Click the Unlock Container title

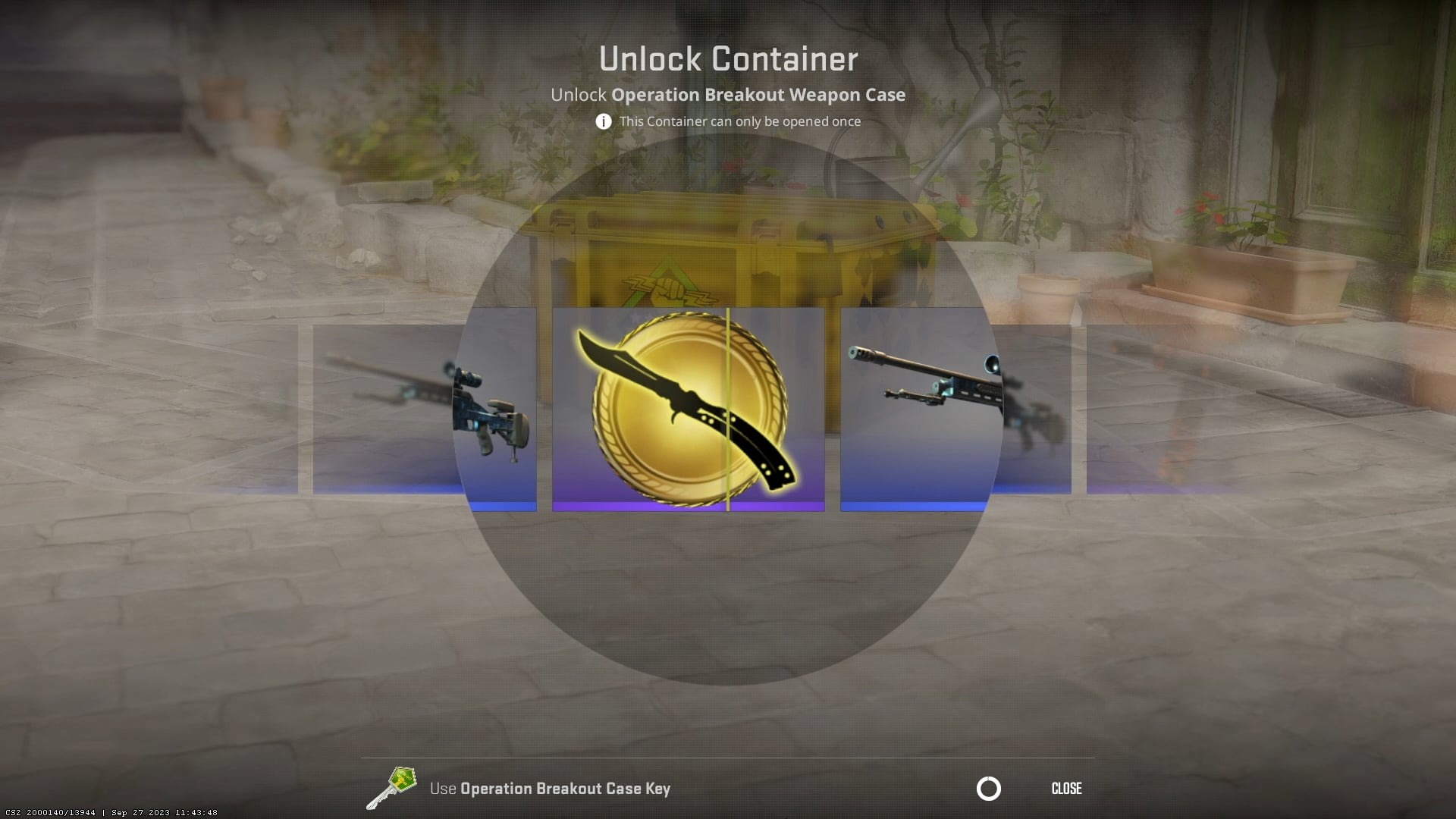pyautogui.click(x=728, y=58)
